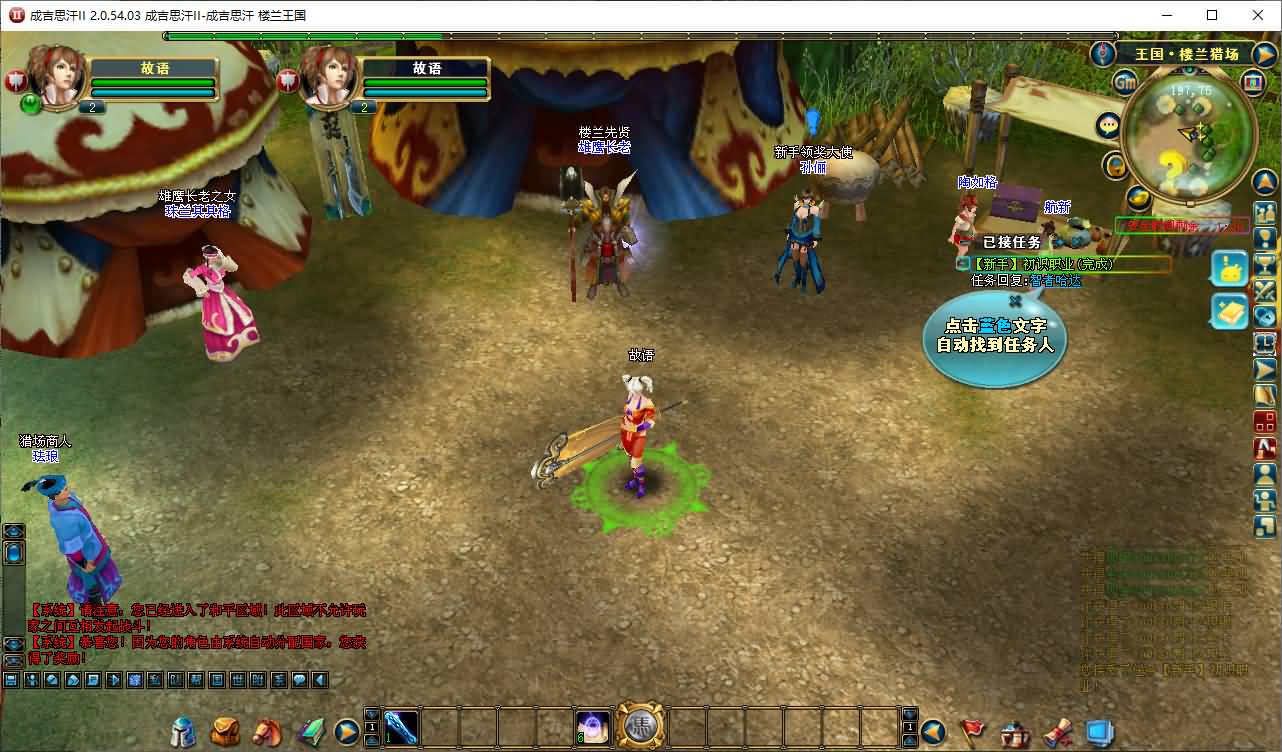1282x752 pixels.
Task: Open the backpack inventory icon
Action: (x=225, y=732)
